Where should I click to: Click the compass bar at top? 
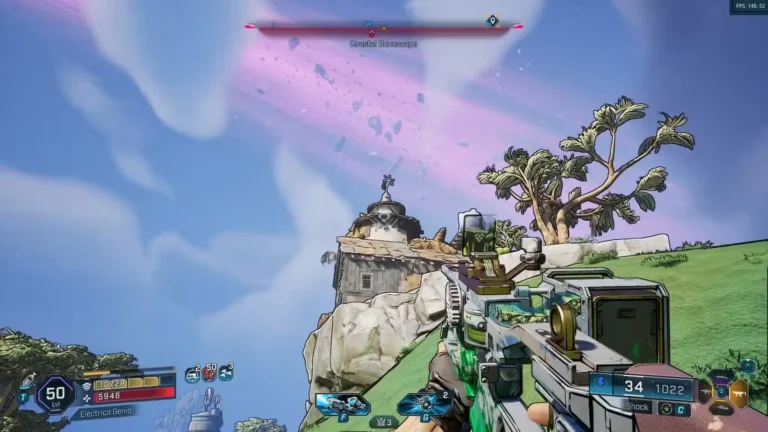384,27
